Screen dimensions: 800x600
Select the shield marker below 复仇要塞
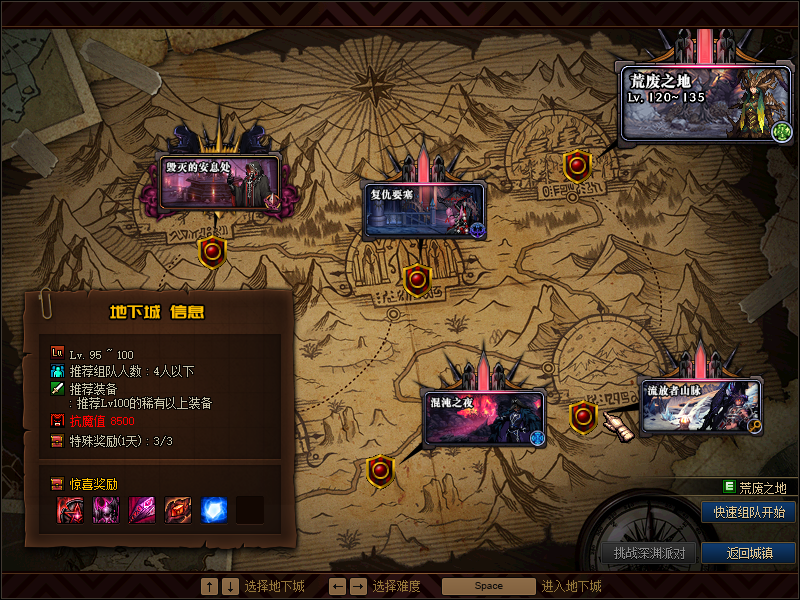click(416, 279)
